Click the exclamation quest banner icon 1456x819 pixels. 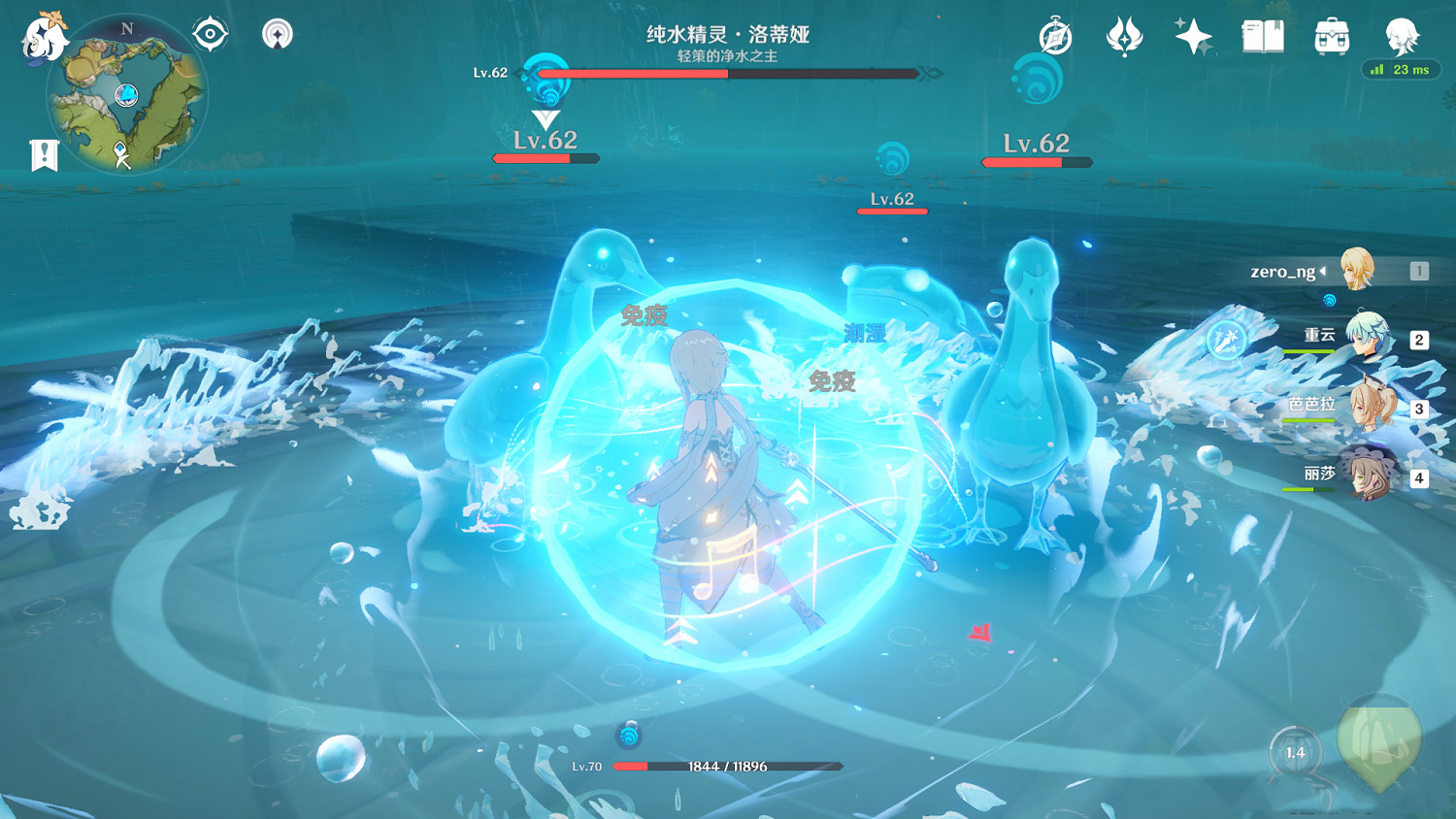(x=42, y=151)
